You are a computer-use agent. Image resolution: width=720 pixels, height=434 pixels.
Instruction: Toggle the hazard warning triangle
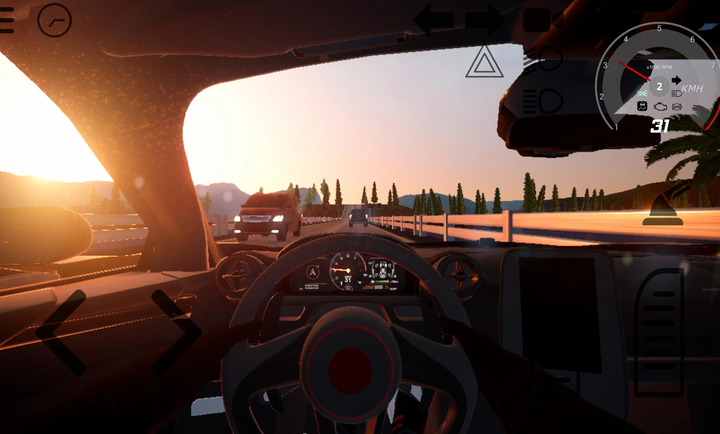pyautogui.click(x=485, y=62)
